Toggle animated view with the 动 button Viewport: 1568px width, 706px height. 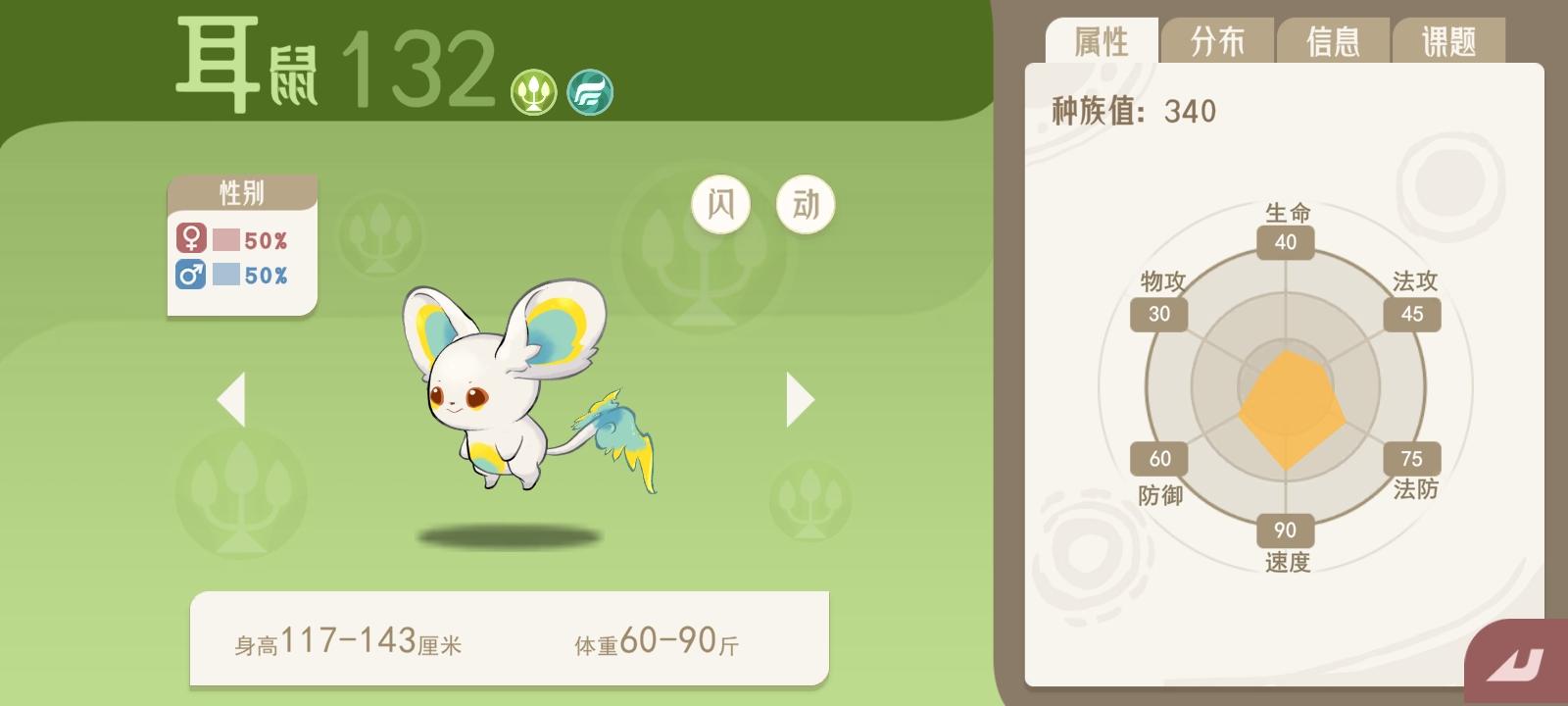tap(804, 203)
